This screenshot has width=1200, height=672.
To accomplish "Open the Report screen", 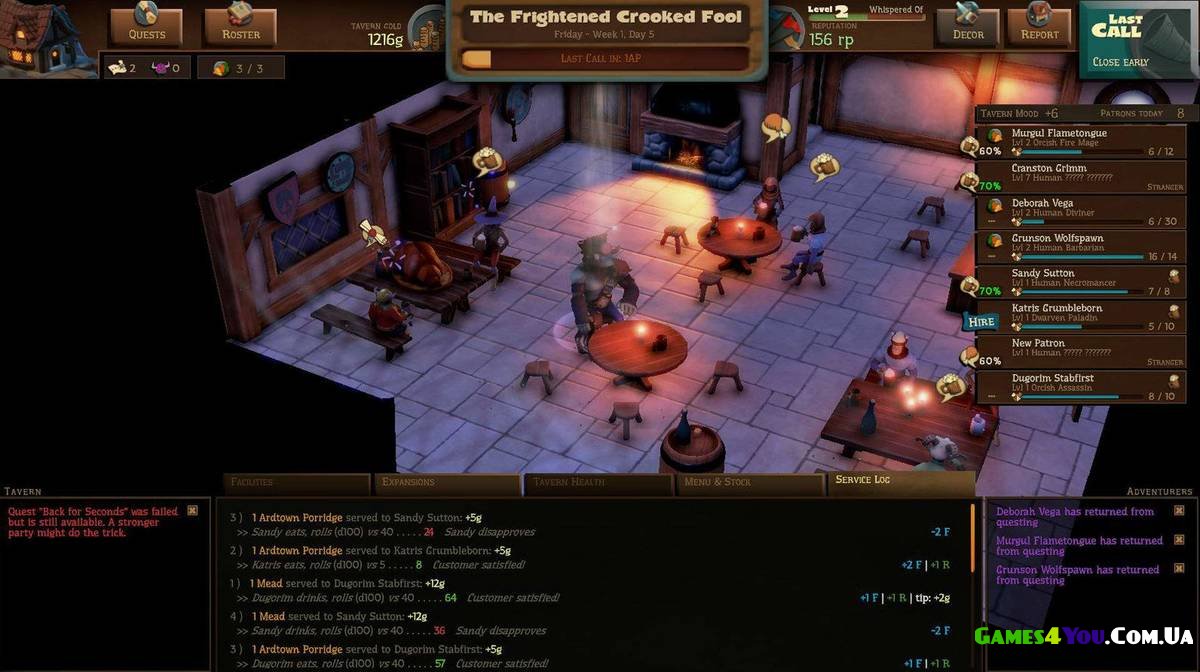I will 1039,27.
